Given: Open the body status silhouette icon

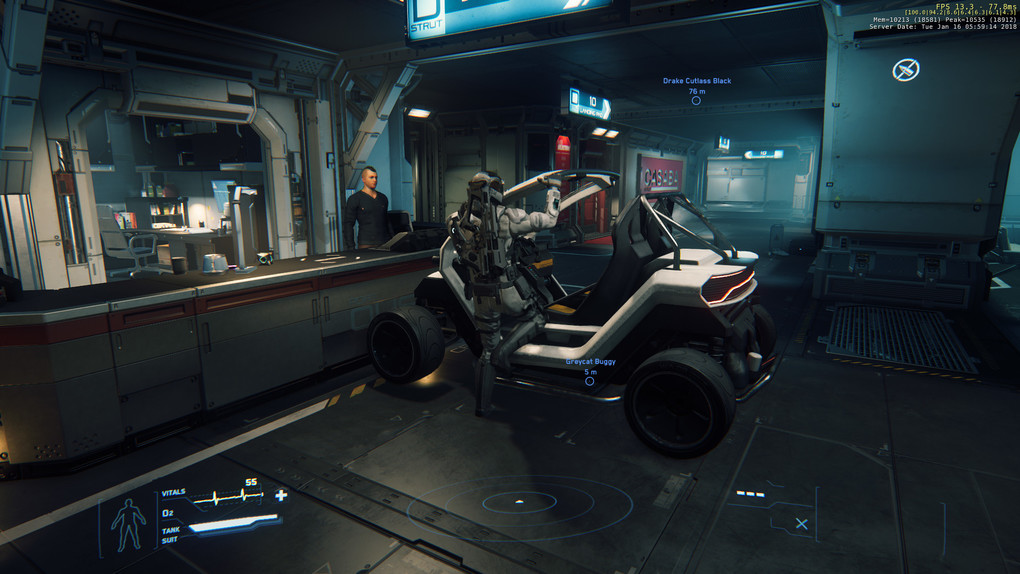Looking at the screenshot, I should (128, 524).
